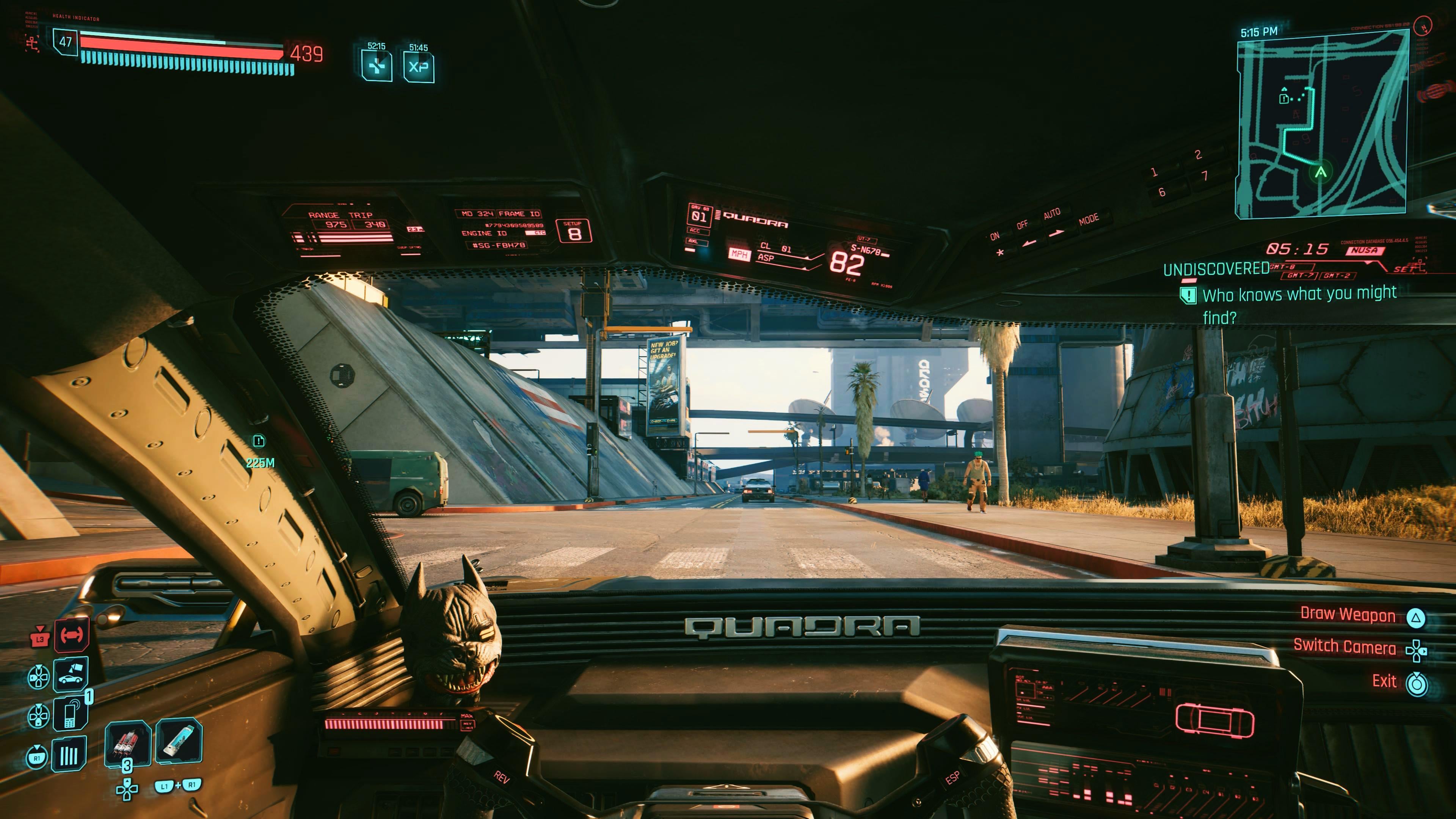Click the level 47 badge
1456x819 pixels.
(66, 42)
